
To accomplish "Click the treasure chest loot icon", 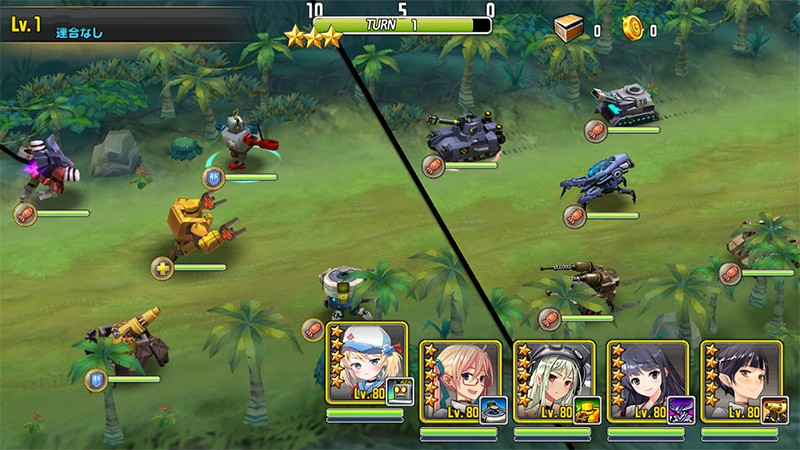I will [569, 29].
